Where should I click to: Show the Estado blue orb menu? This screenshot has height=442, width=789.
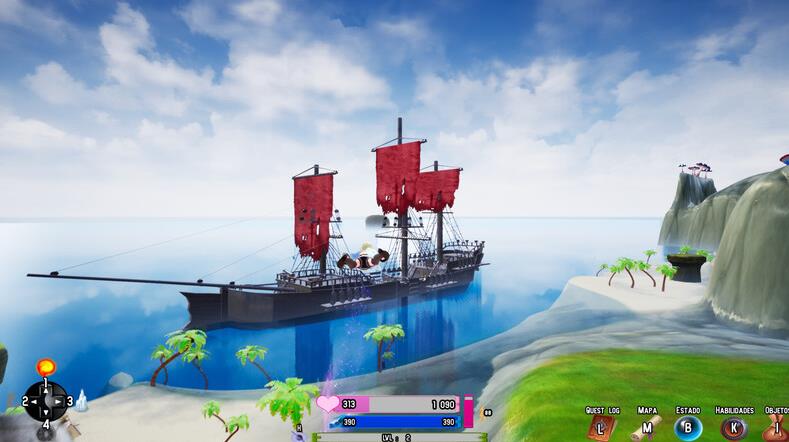(688, 428)
